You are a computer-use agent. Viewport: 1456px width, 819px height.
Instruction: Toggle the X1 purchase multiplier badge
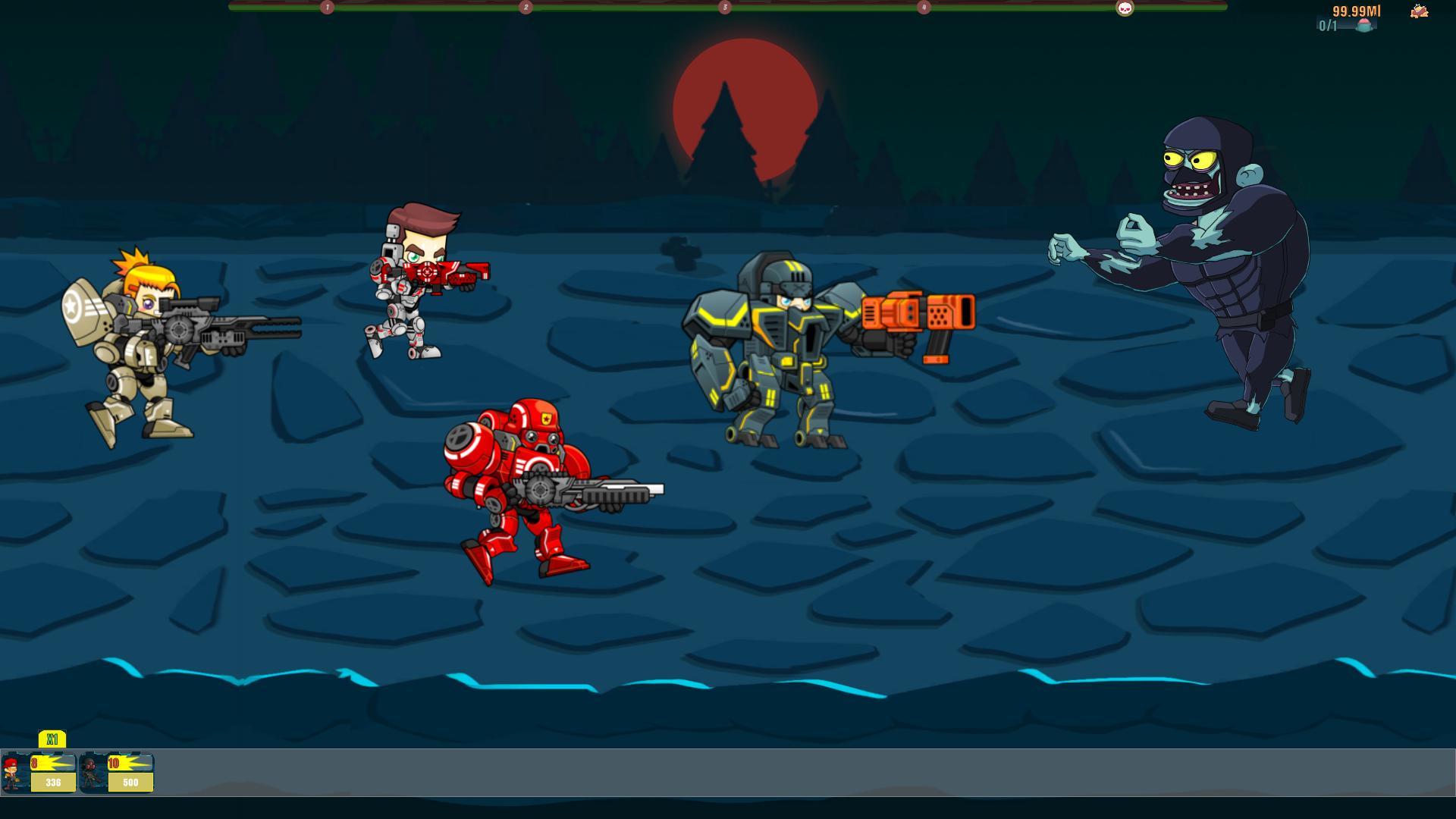53,737
